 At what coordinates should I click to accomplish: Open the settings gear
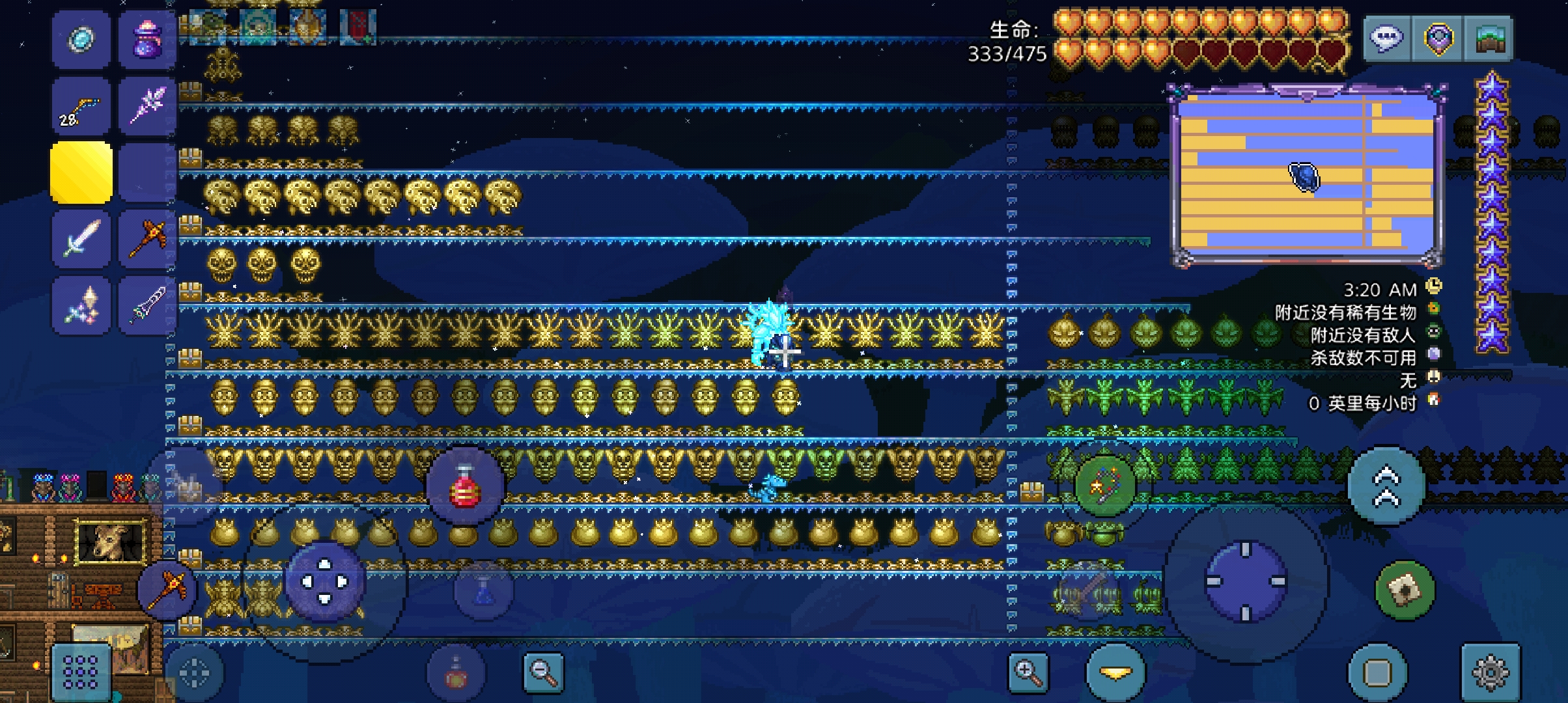[1491, 672]
